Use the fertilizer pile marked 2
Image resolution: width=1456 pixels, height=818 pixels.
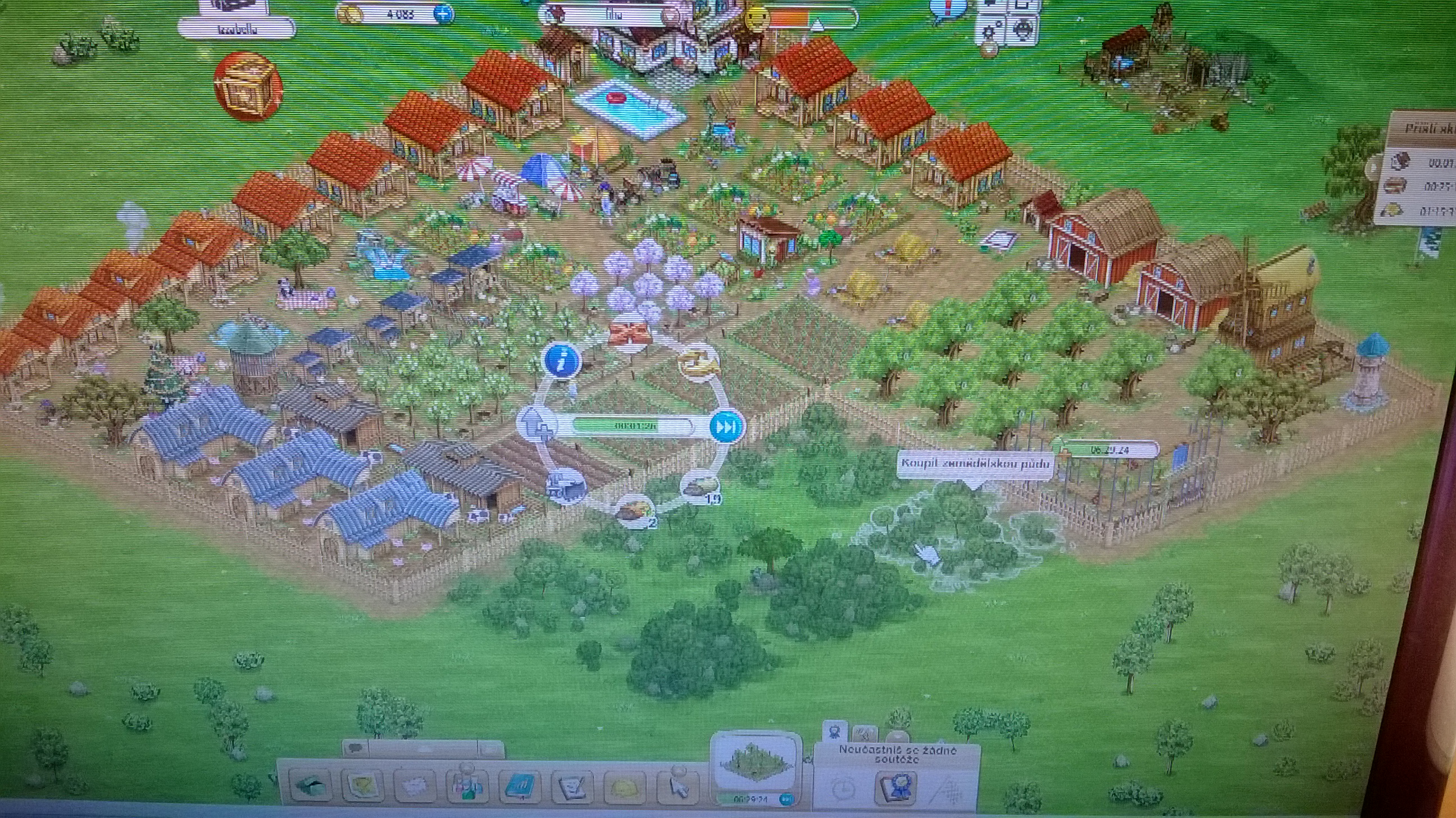[x=634, y=512]
